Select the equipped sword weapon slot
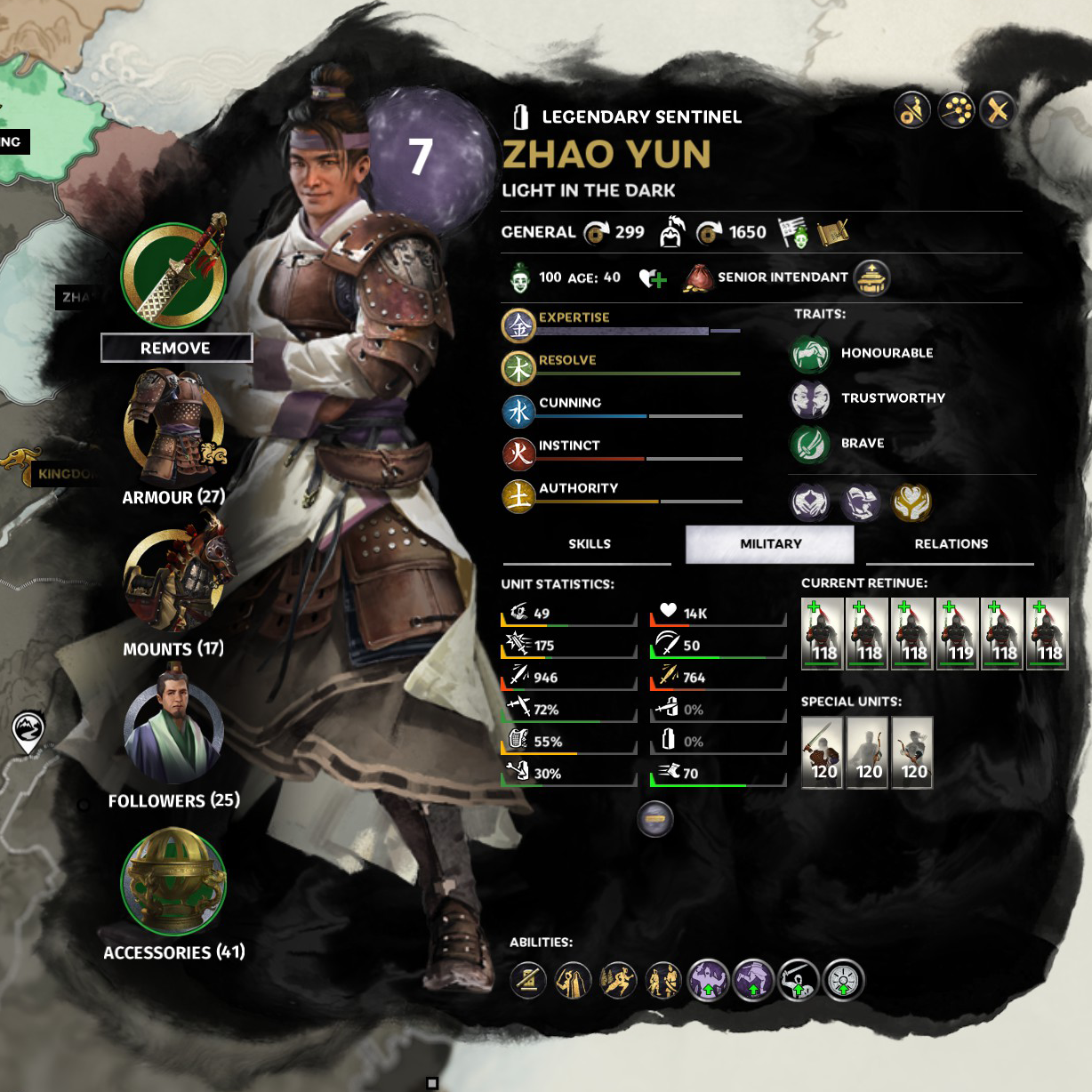 [174, 274]
